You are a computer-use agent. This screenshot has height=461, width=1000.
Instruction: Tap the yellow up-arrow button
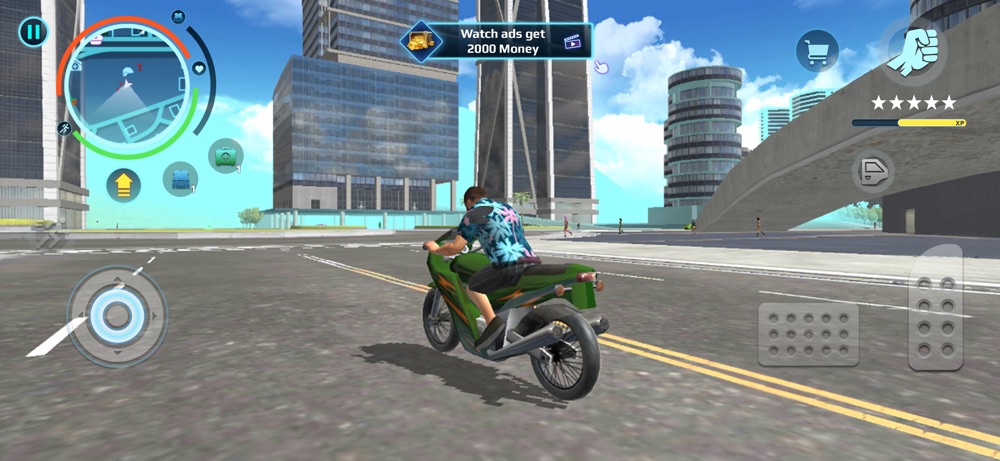(124, 185)
